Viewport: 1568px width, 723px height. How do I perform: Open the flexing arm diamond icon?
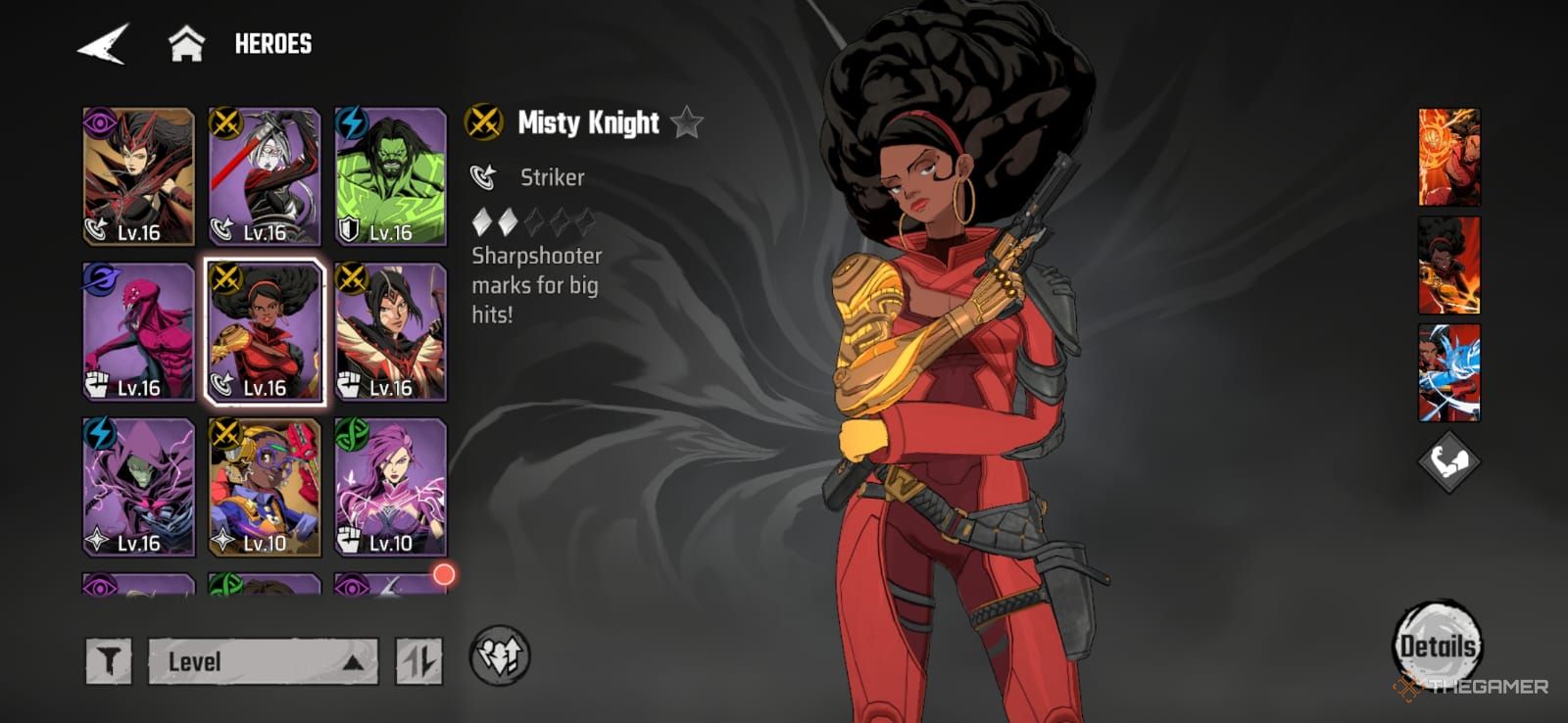(x=1448, y=460)
